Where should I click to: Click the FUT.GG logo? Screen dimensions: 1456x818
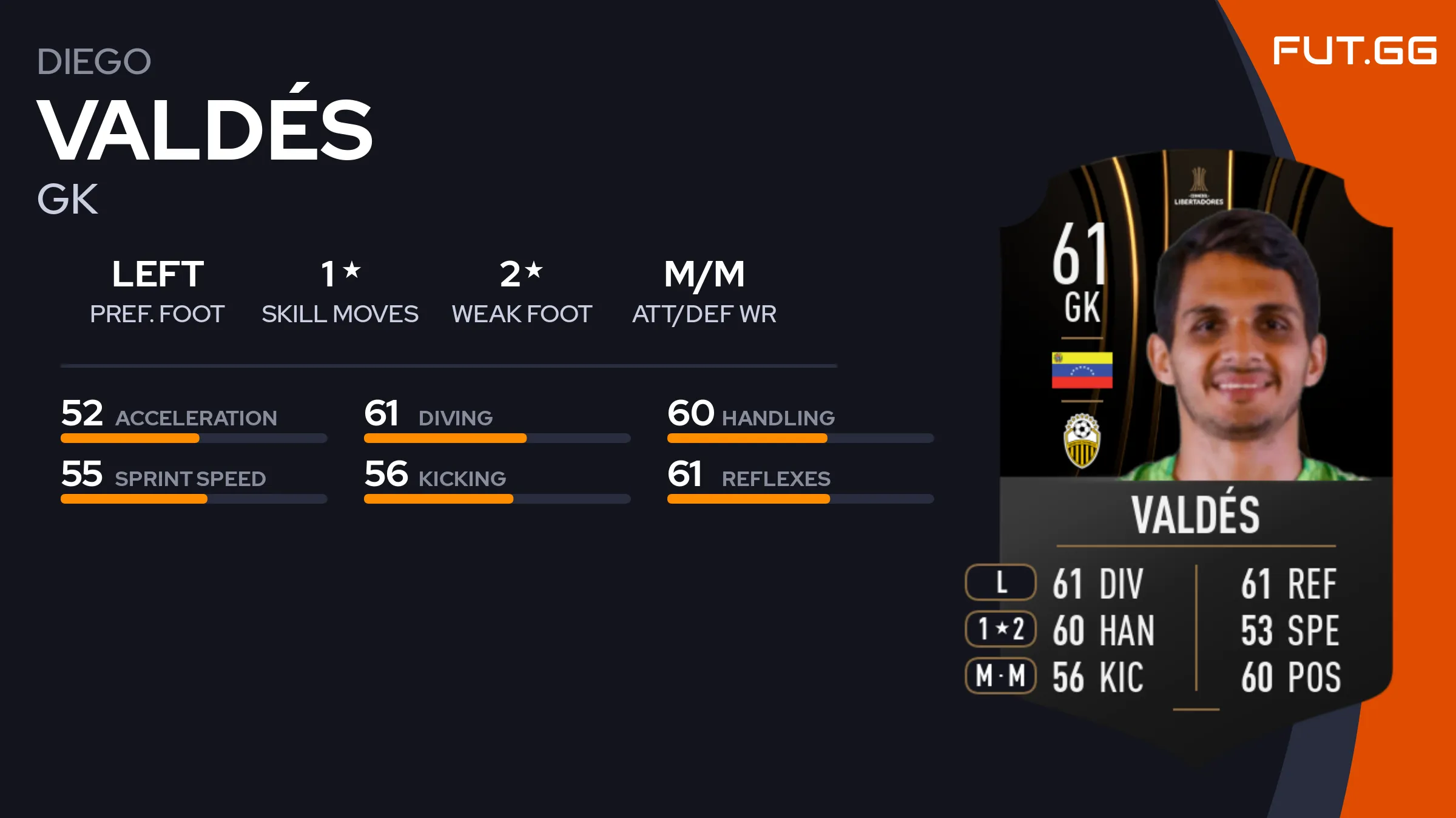pyautogui.click(x=1354, y=51)
